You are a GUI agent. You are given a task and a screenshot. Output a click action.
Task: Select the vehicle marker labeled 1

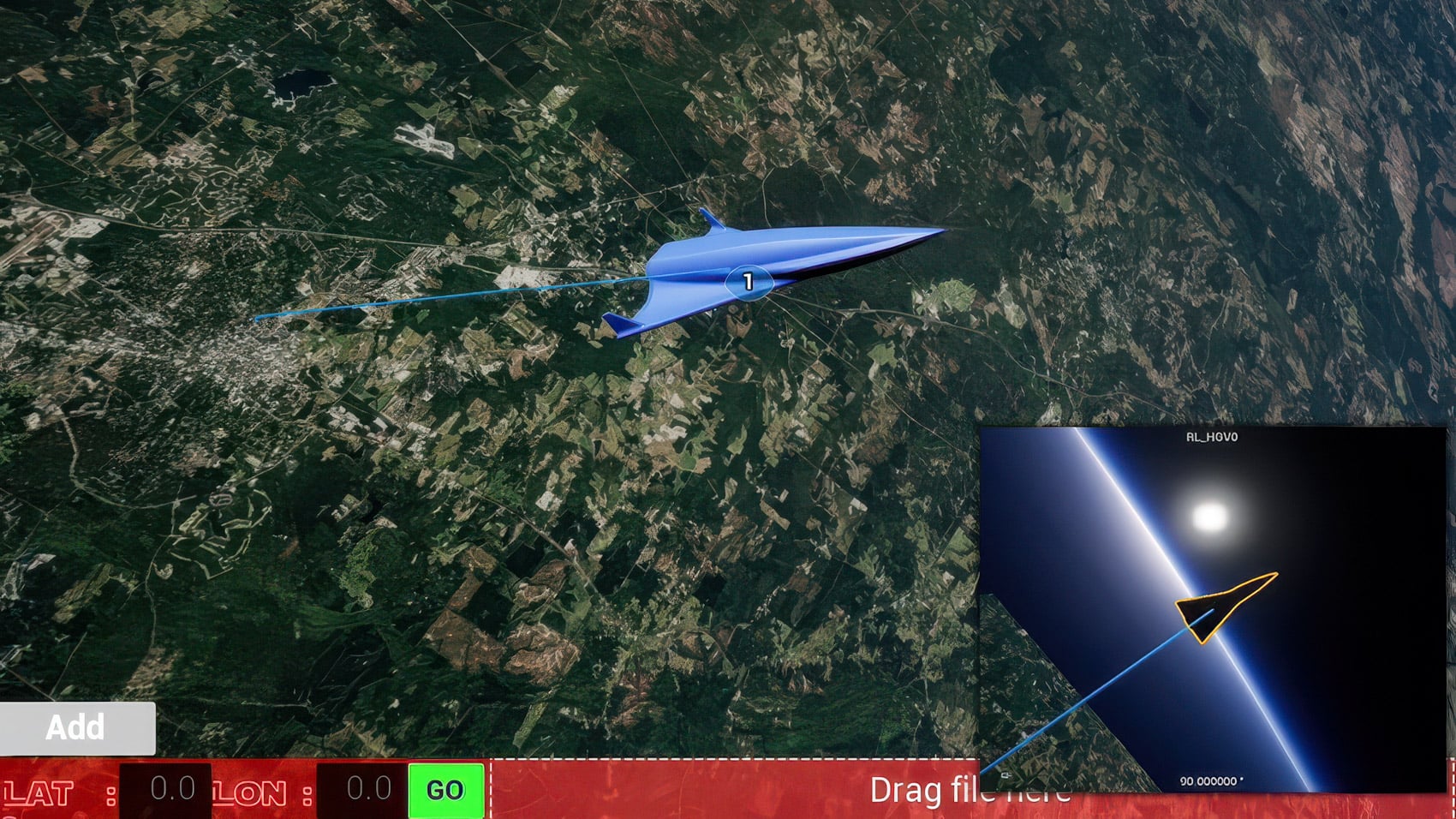click(749, 282)
